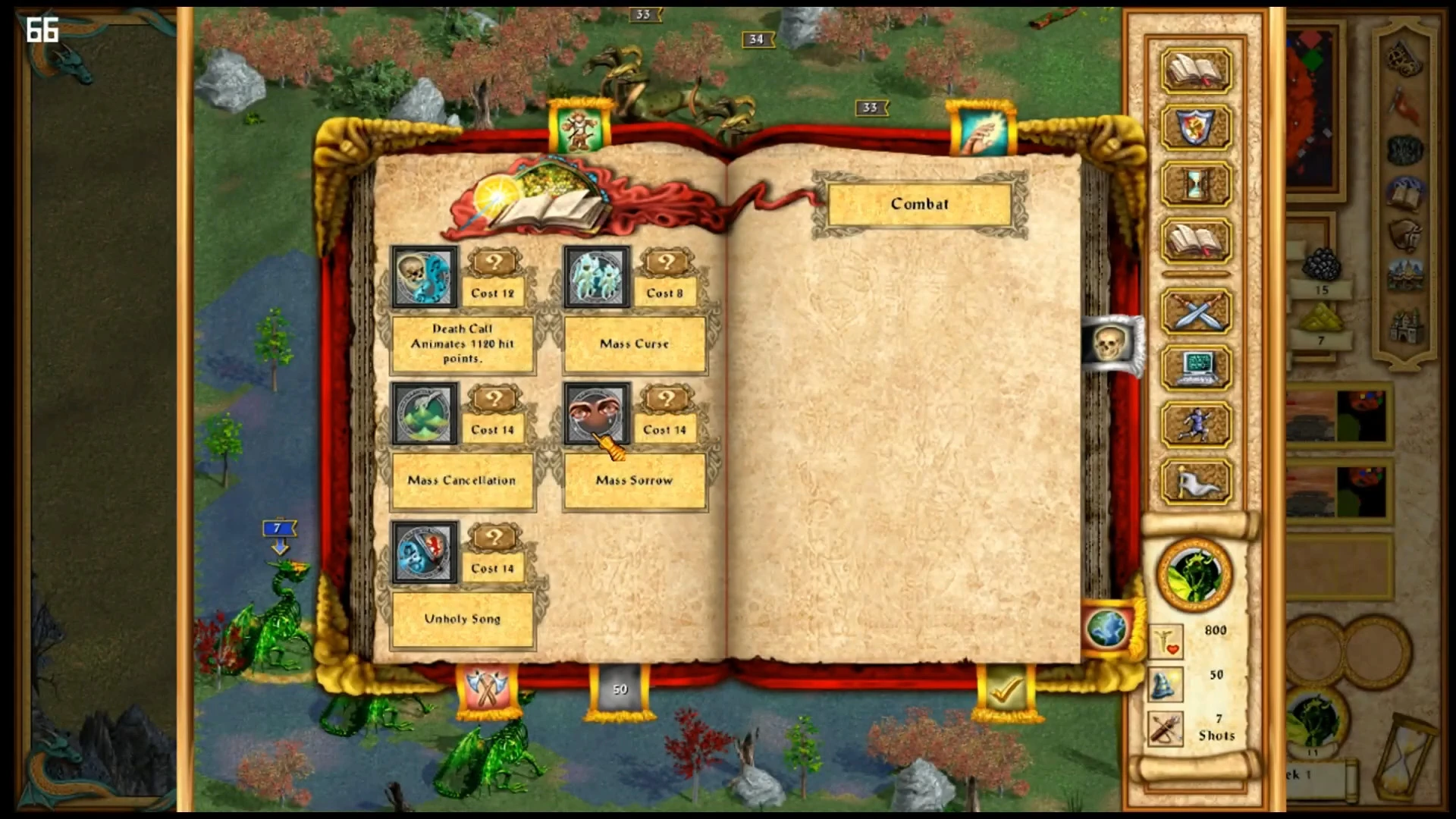Click the question mark beside Cost 8
The image size is (1456, 819).
[x=667, y=263]
